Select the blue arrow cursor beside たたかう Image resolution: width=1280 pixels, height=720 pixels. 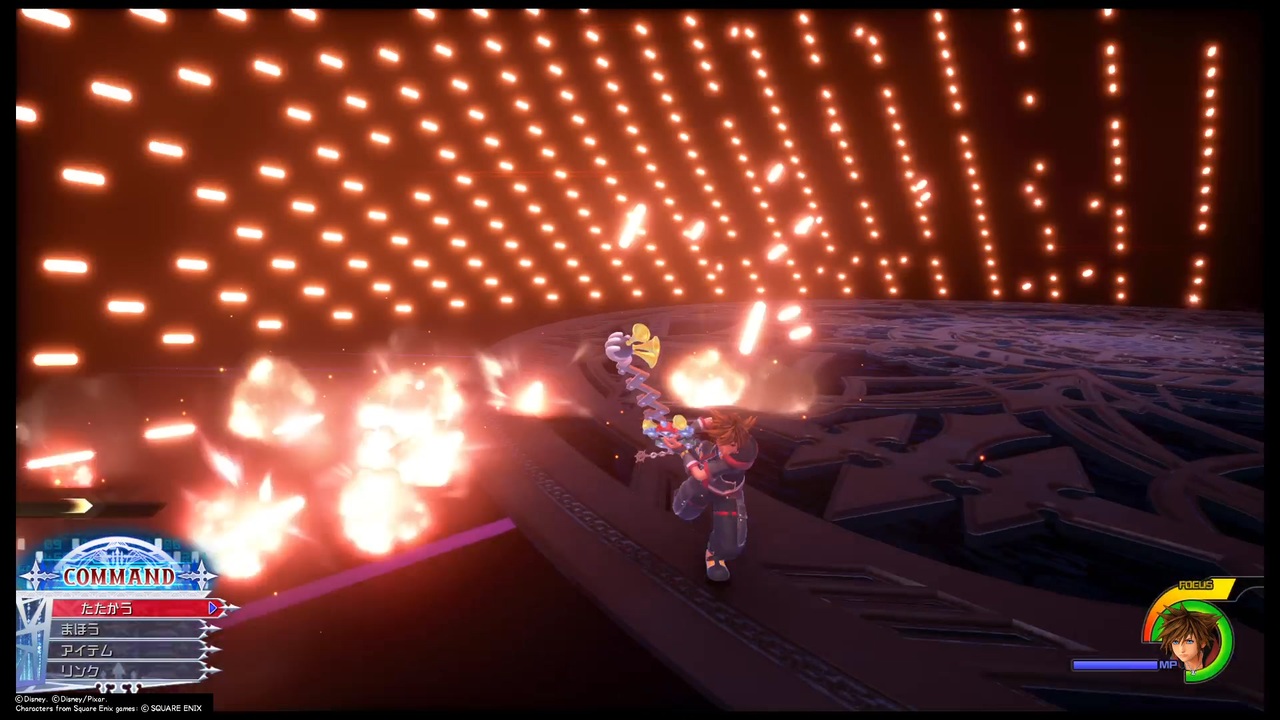(212, 608)
